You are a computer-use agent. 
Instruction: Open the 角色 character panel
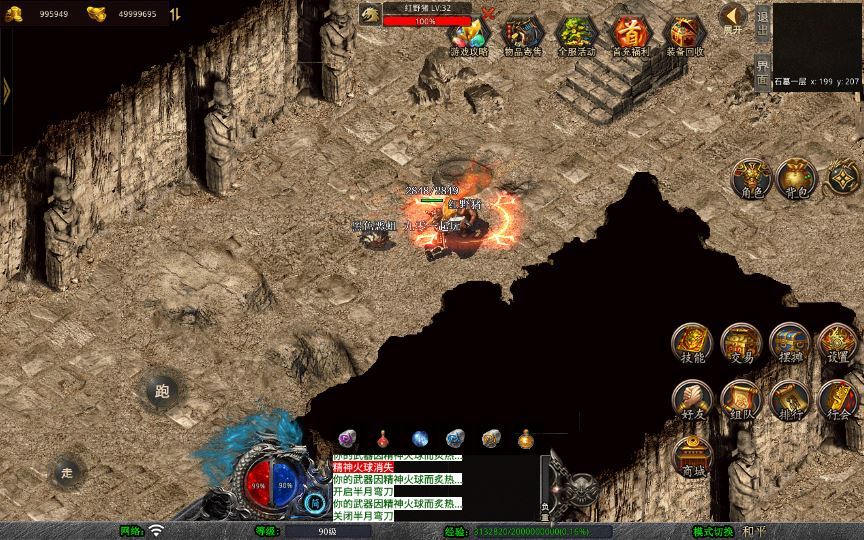coord(749,177)
